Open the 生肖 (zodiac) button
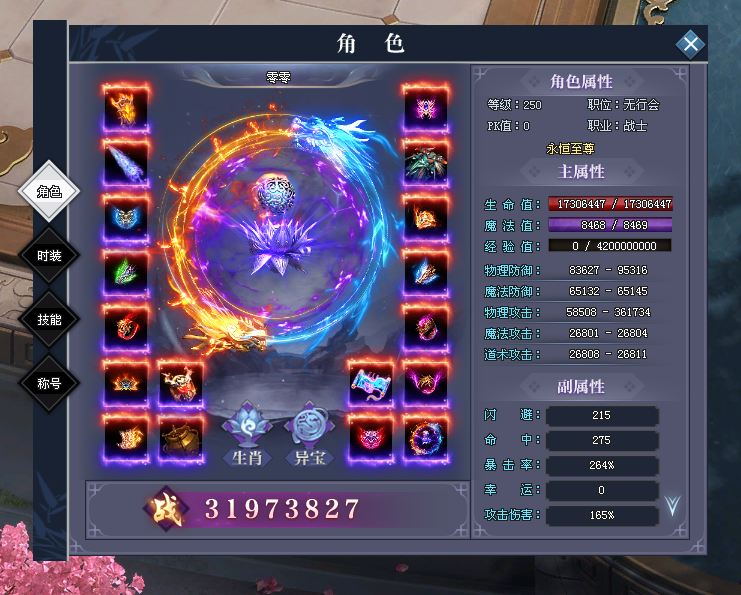Viewport: 741px width, 595px height. point(247,436)
